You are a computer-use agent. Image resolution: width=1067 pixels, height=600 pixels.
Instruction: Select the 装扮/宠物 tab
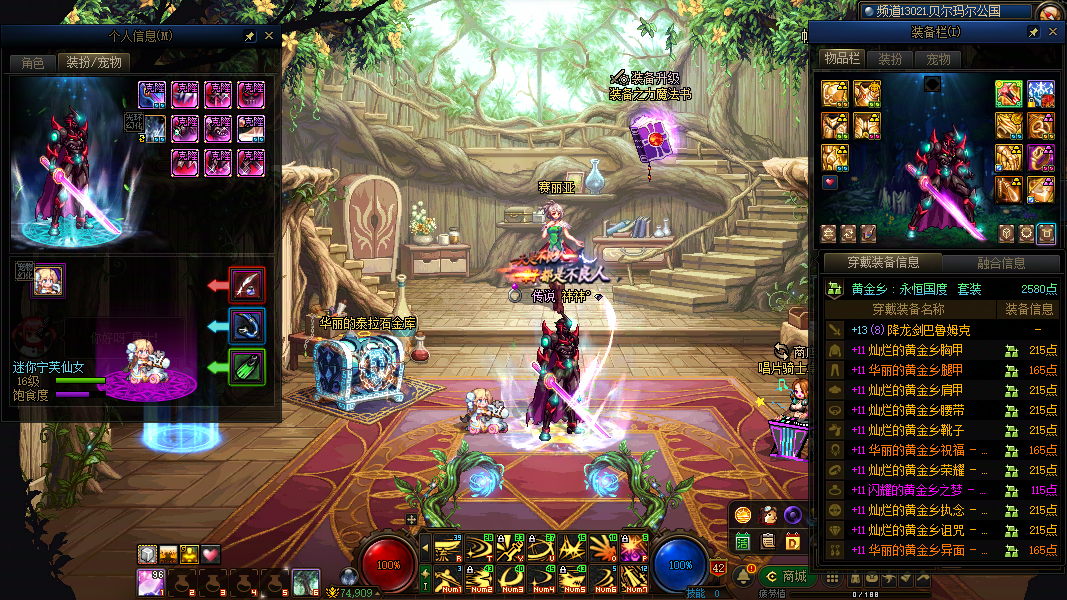click(x=94, y=63)
